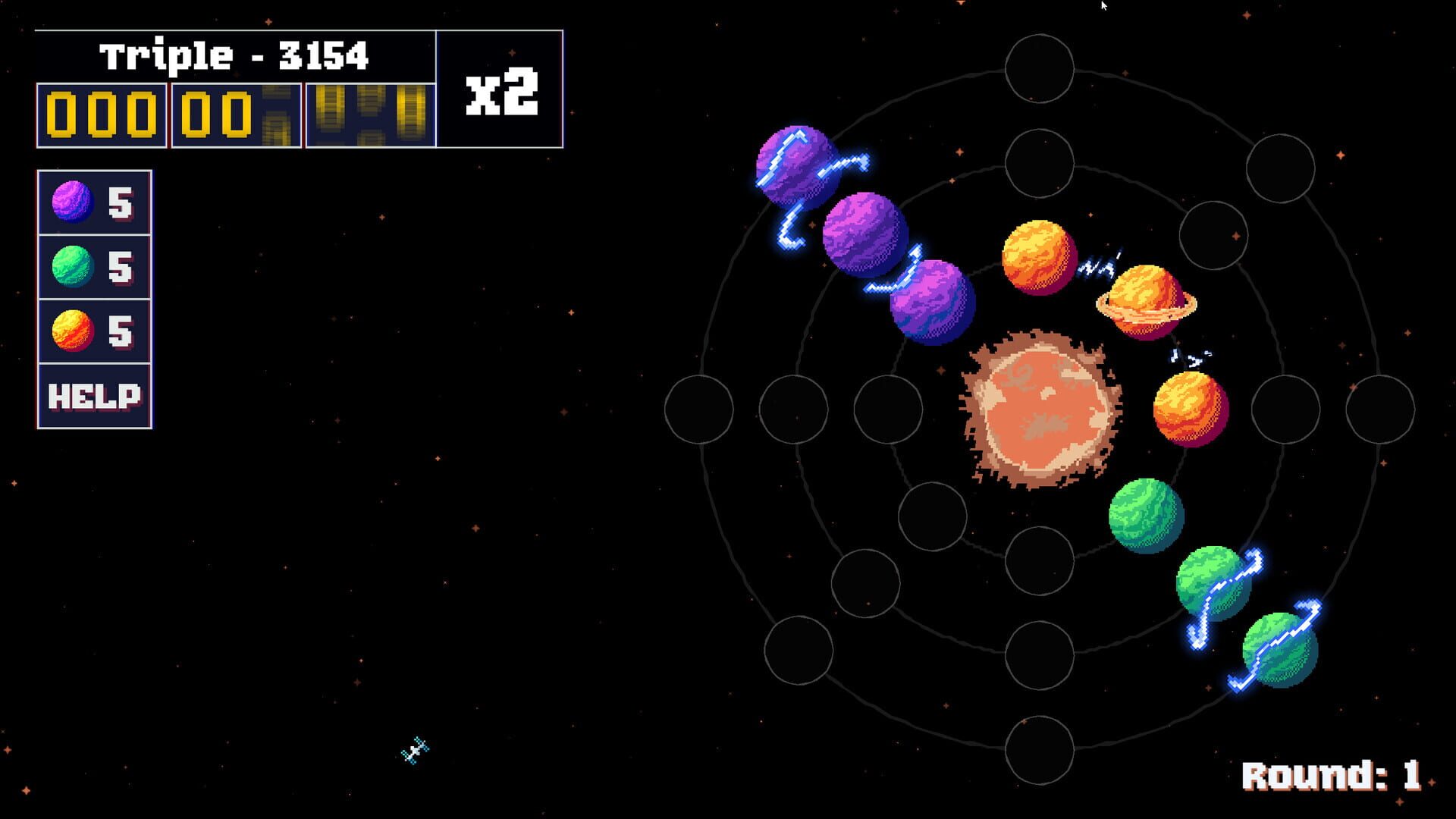Click the green planet next to the sun
This screenshot has width=1456, height=819.
click(x=1149, y=516)
